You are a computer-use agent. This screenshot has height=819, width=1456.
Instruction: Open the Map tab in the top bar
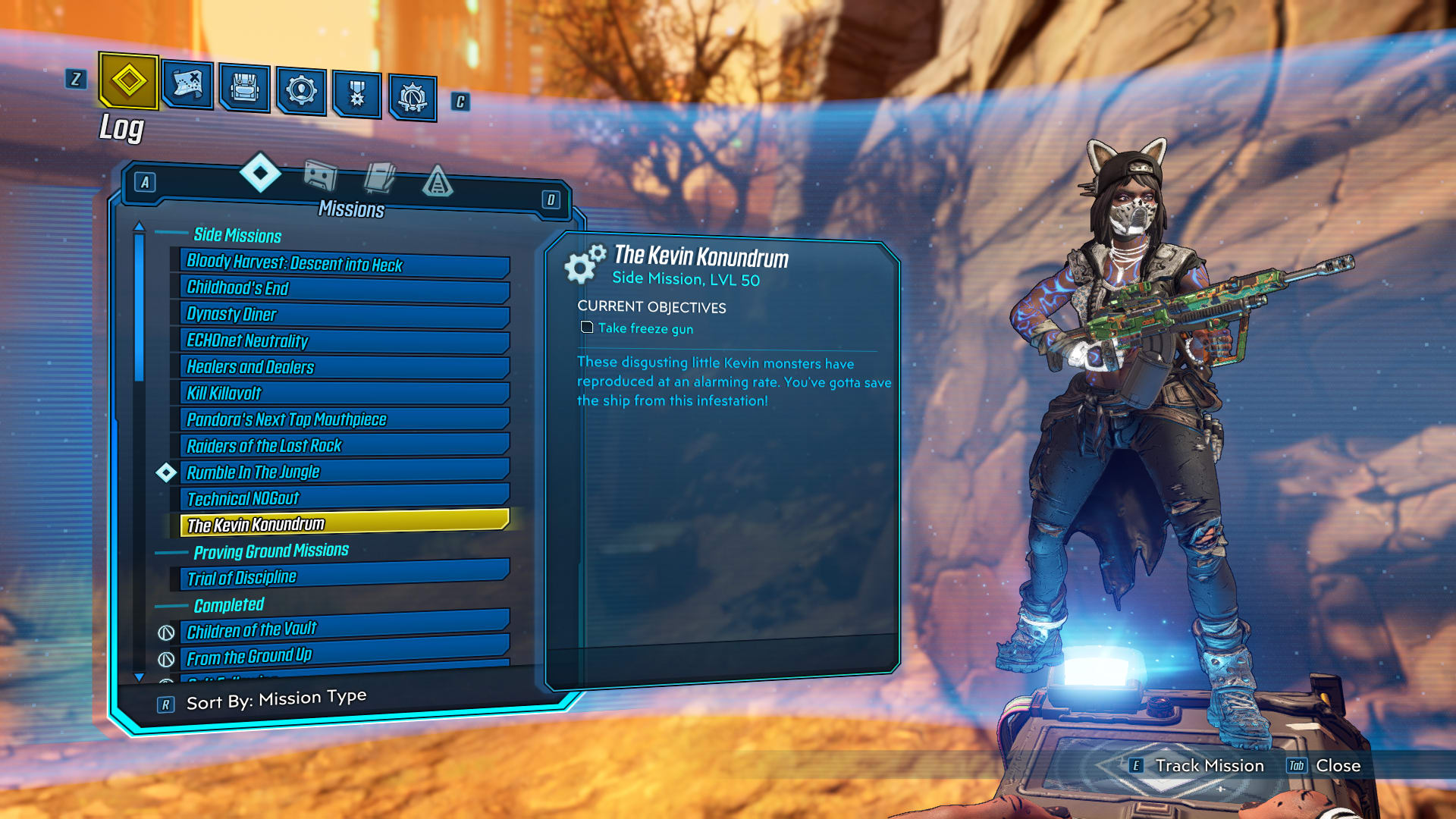pos(187,85)
